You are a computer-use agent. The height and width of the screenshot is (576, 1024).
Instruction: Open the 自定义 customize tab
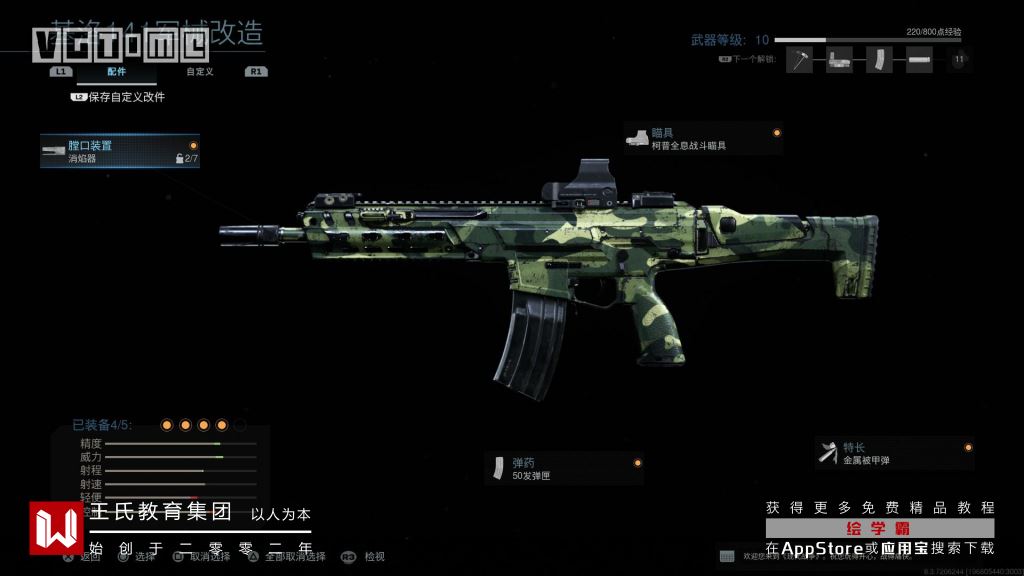click(x=199, y=72)
